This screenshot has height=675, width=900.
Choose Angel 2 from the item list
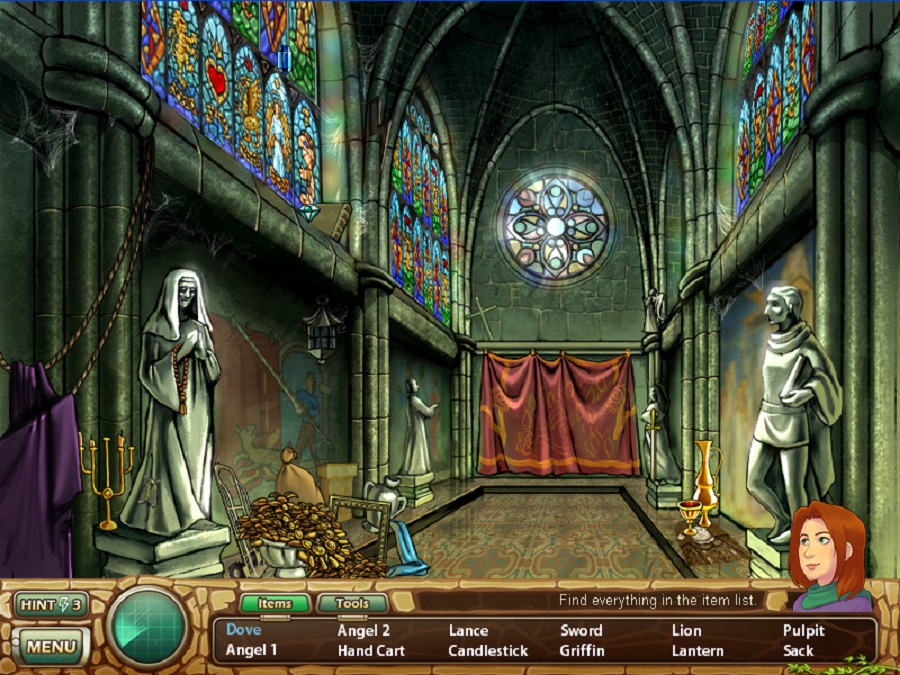pos(364,630)
